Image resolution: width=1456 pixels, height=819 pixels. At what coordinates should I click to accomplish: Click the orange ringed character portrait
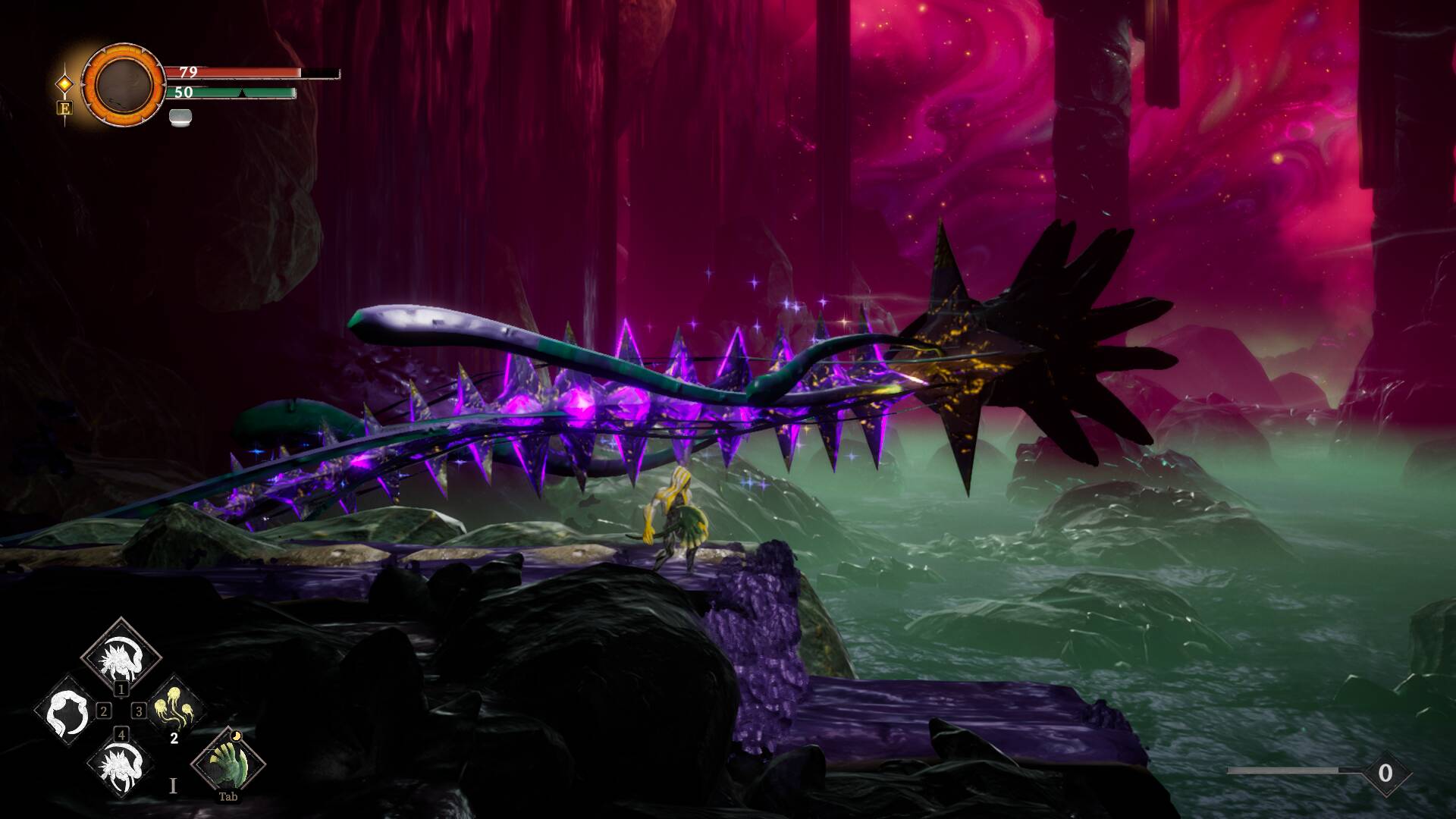pos(123,84)
